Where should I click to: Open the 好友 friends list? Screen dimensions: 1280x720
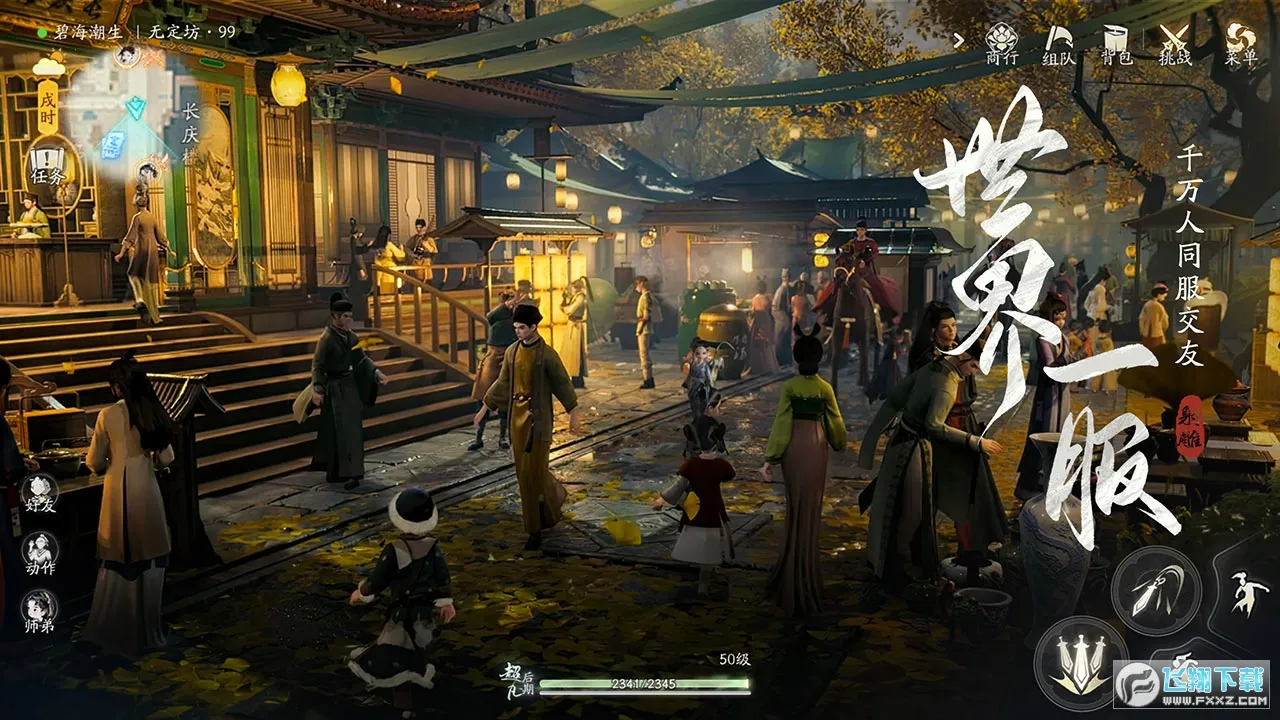coord(40,494)
